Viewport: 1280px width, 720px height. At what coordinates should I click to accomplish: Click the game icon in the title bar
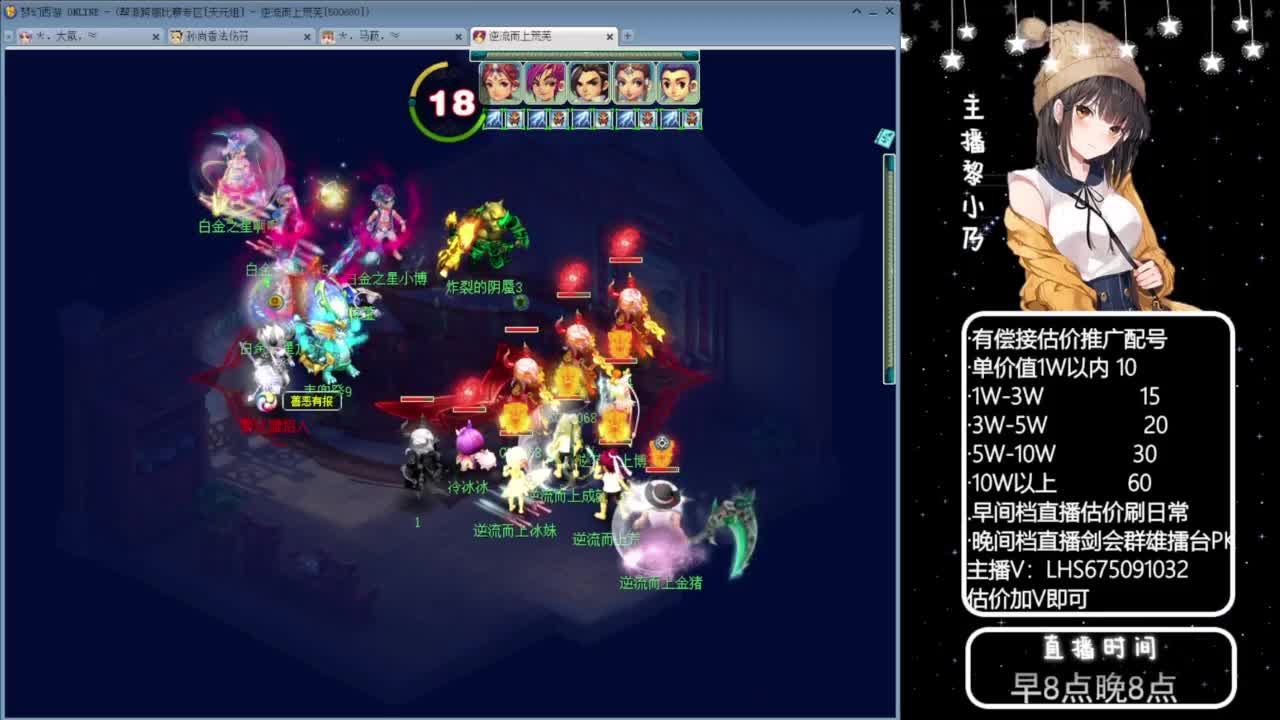click(x=8, y=11)
